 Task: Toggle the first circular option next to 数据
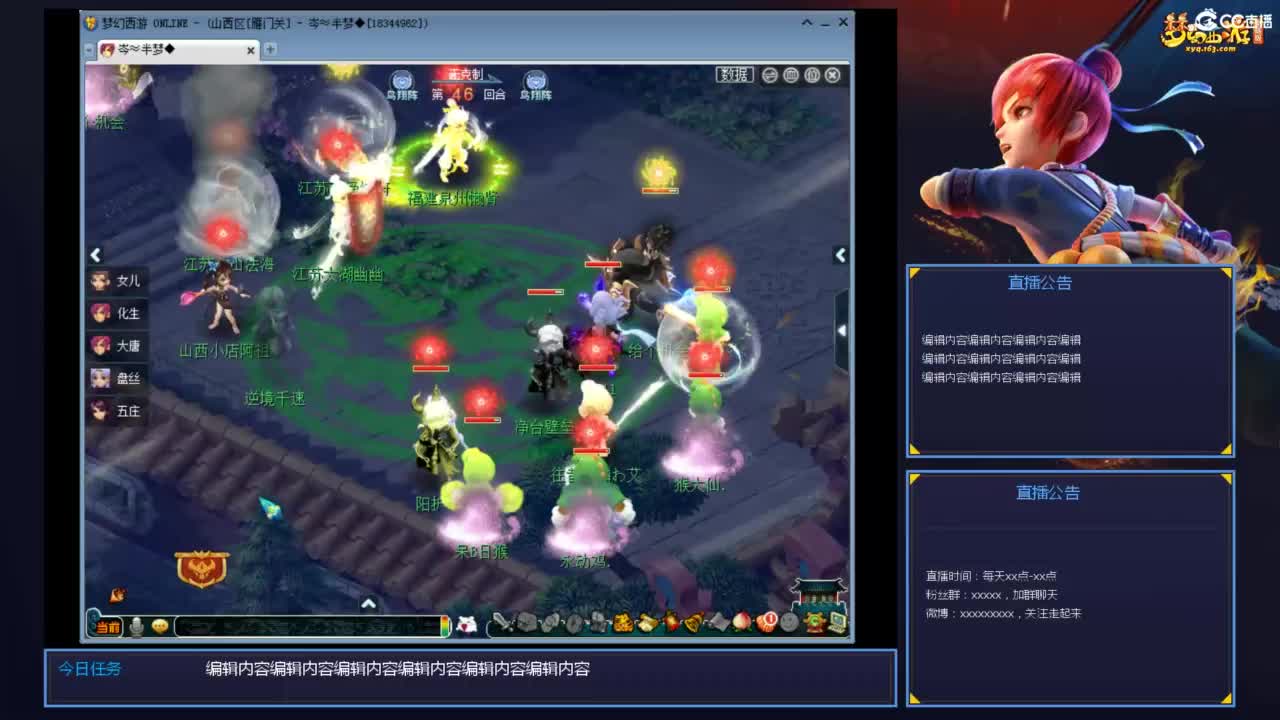(770, 75)
